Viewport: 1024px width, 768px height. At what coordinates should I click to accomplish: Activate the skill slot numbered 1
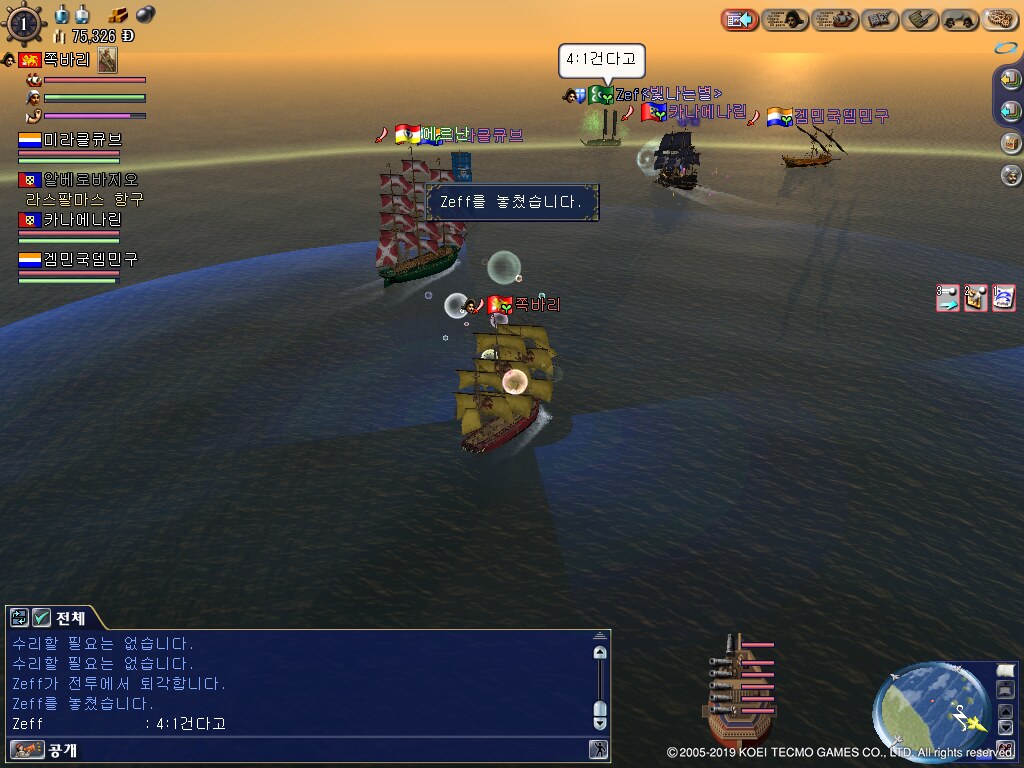pyautogui.click(x=1004, y=298)
